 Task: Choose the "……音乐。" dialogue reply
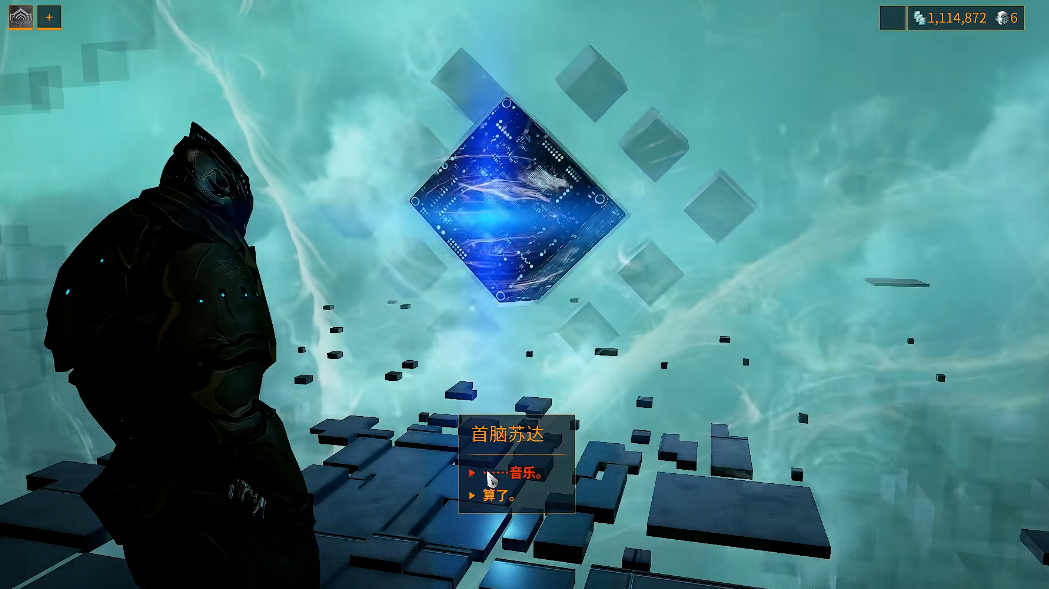coord(514,473)
